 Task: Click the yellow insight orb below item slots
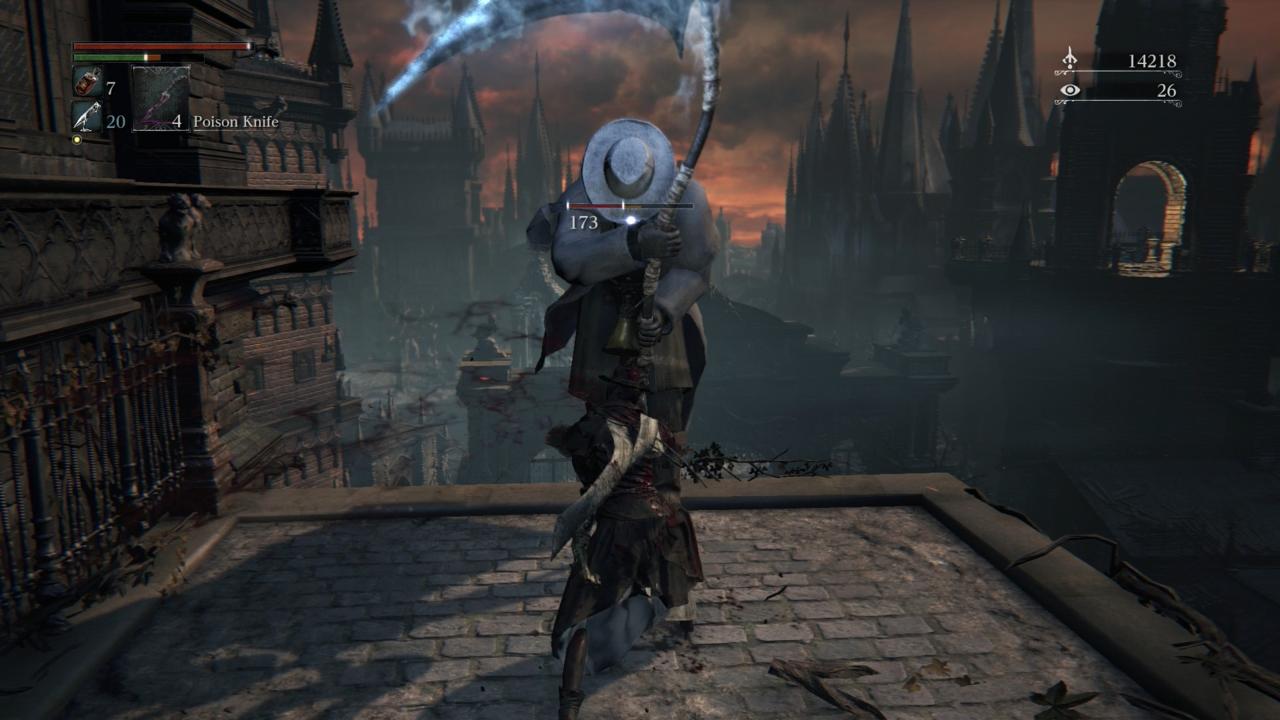pyautogui.click(x=76, y=139)
